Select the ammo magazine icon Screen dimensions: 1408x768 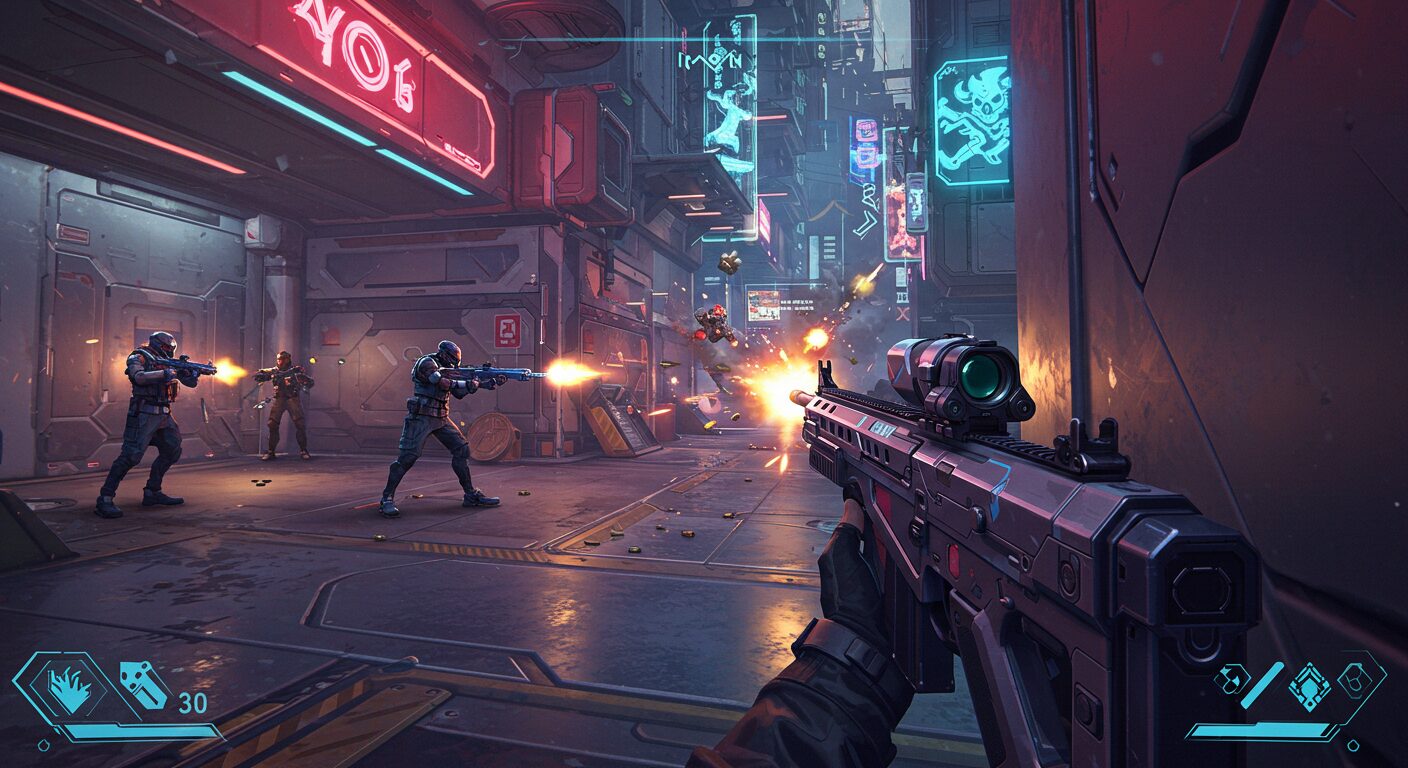coord(144,686)
